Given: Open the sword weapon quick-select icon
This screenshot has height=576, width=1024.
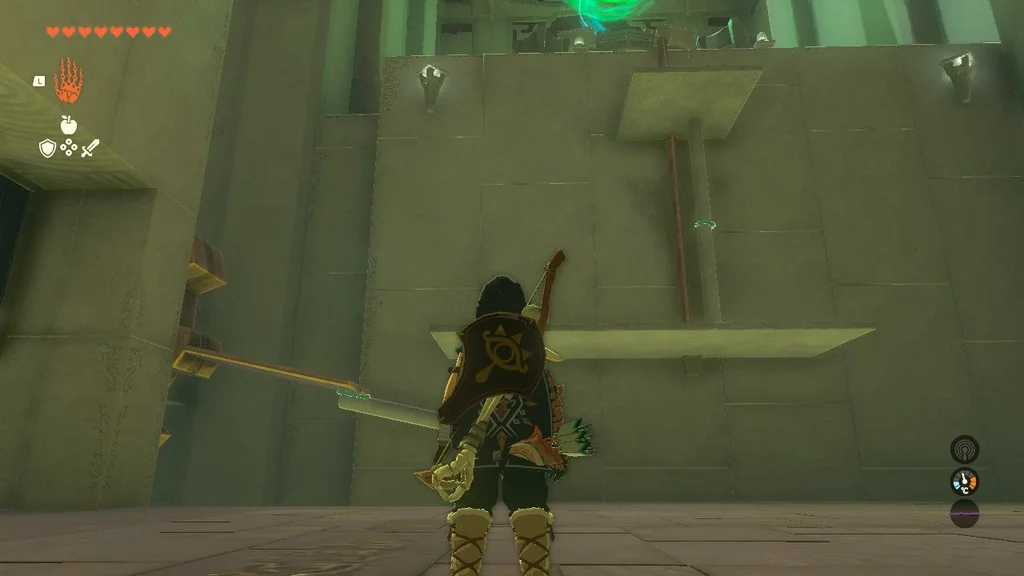Looking at the screenshot, I should (90, 148).
